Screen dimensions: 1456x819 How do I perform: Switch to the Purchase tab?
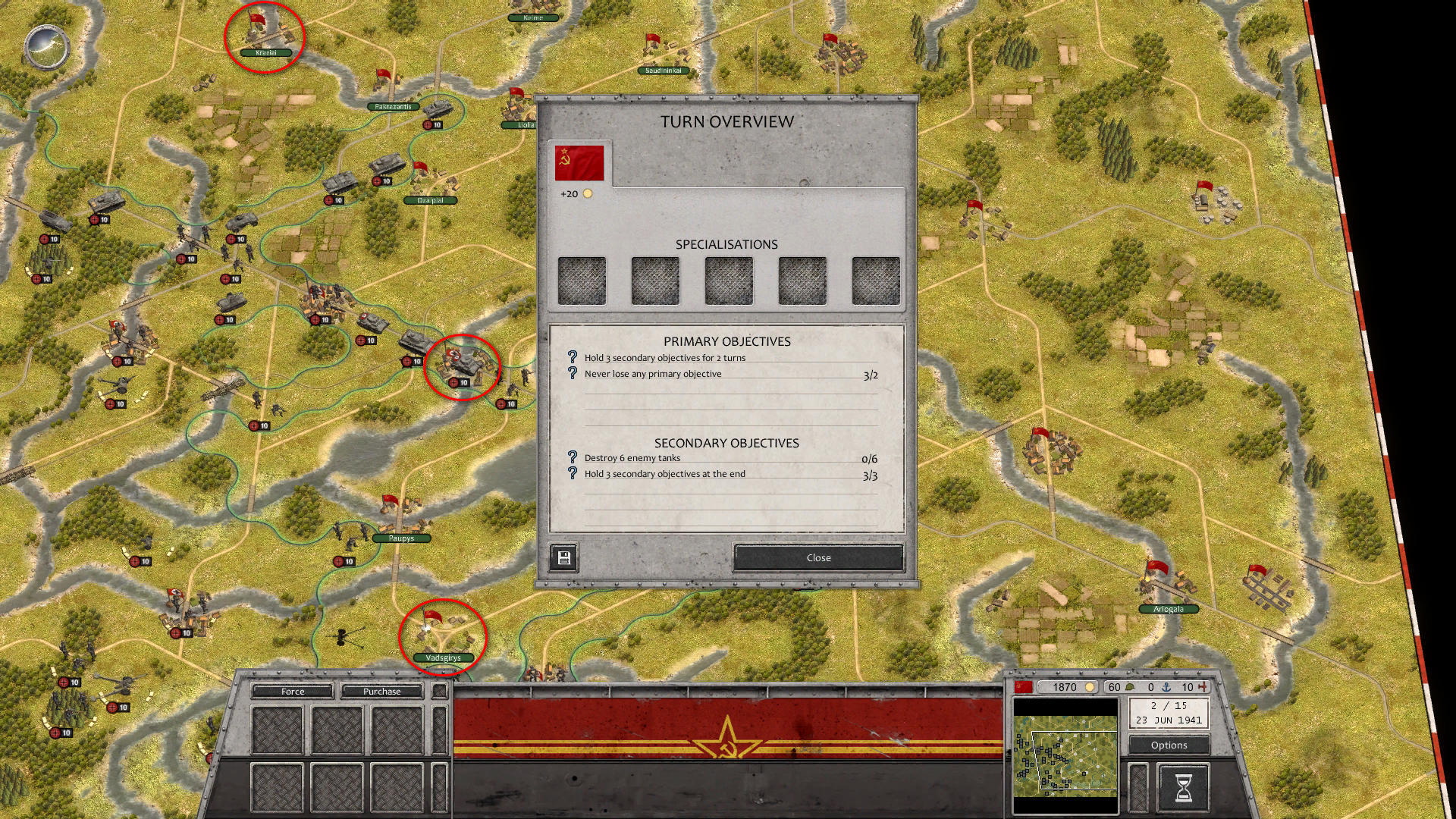382,692
